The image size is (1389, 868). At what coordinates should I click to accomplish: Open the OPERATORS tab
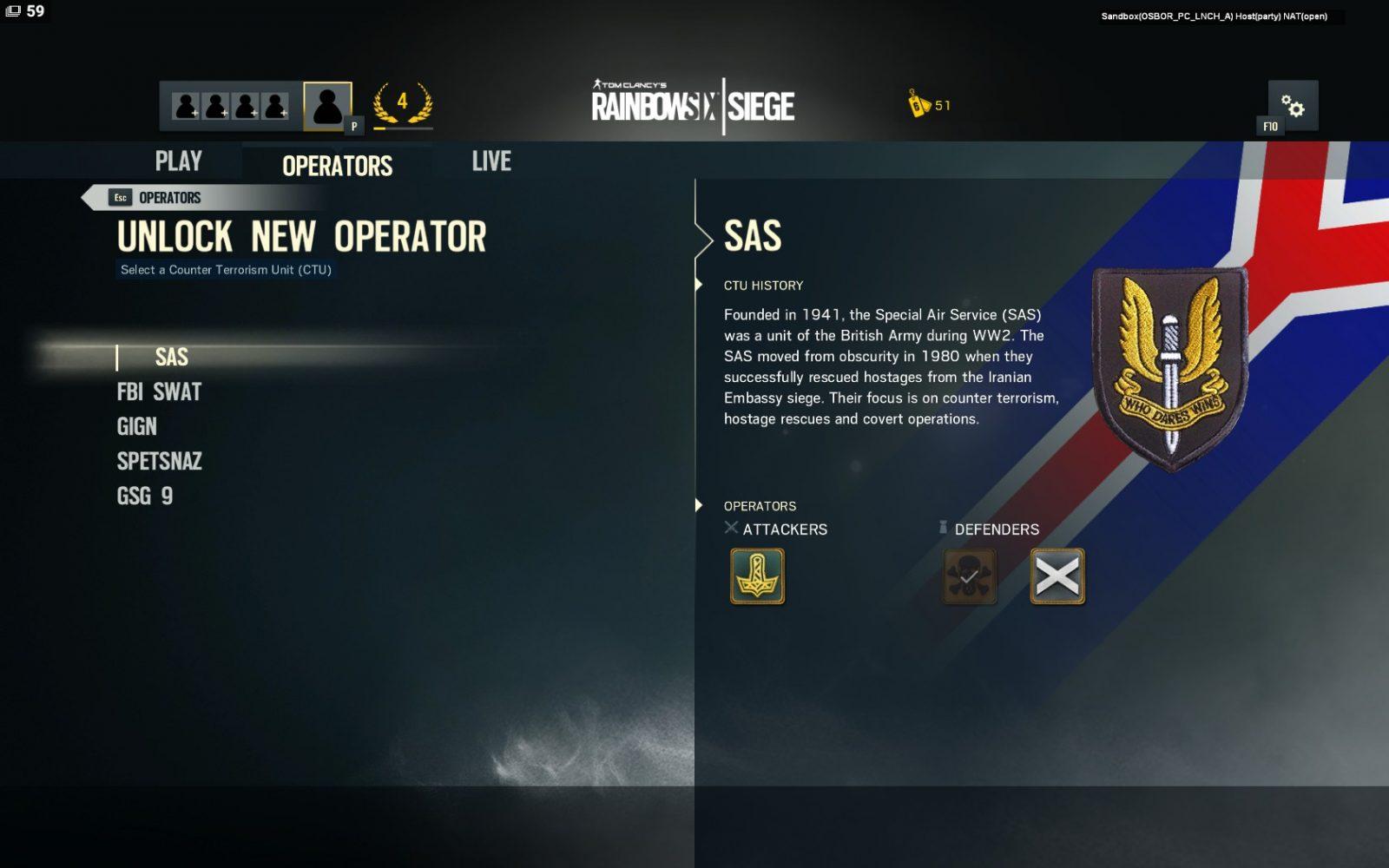click(x=337, y=165)
